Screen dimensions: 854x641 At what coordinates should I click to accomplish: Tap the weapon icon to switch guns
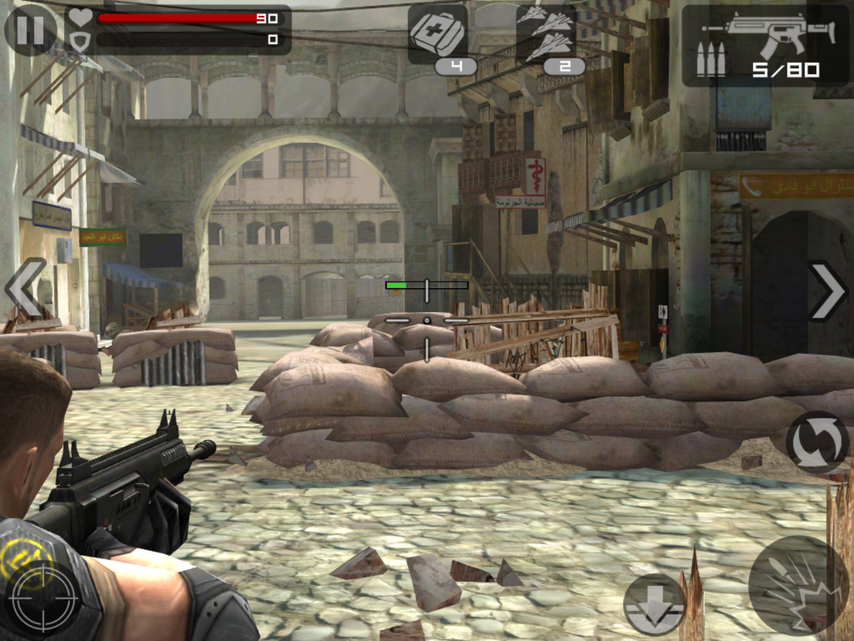pos(765,44)
